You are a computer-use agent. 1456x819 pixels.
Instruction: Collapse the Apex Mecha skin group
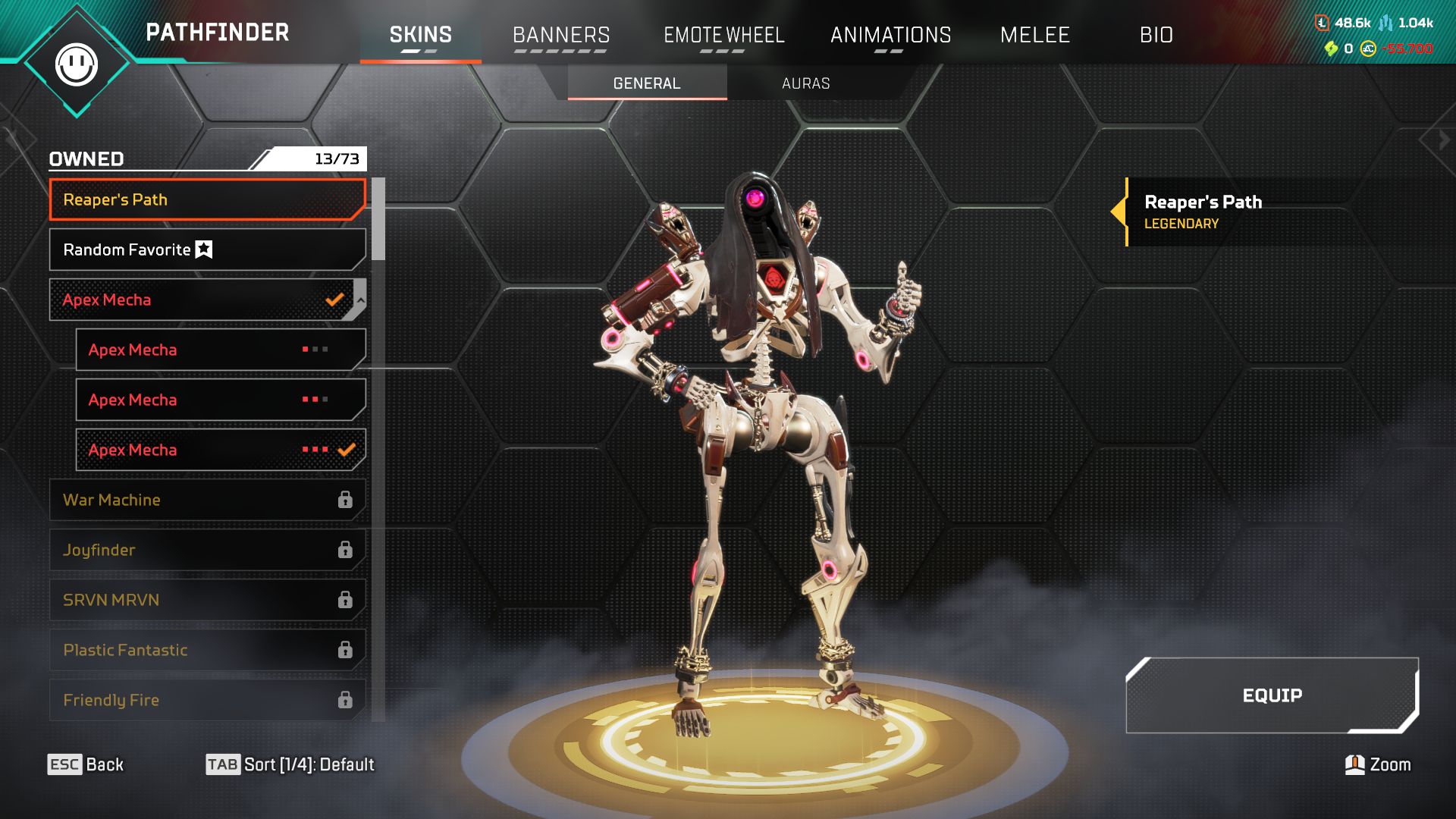360,300
